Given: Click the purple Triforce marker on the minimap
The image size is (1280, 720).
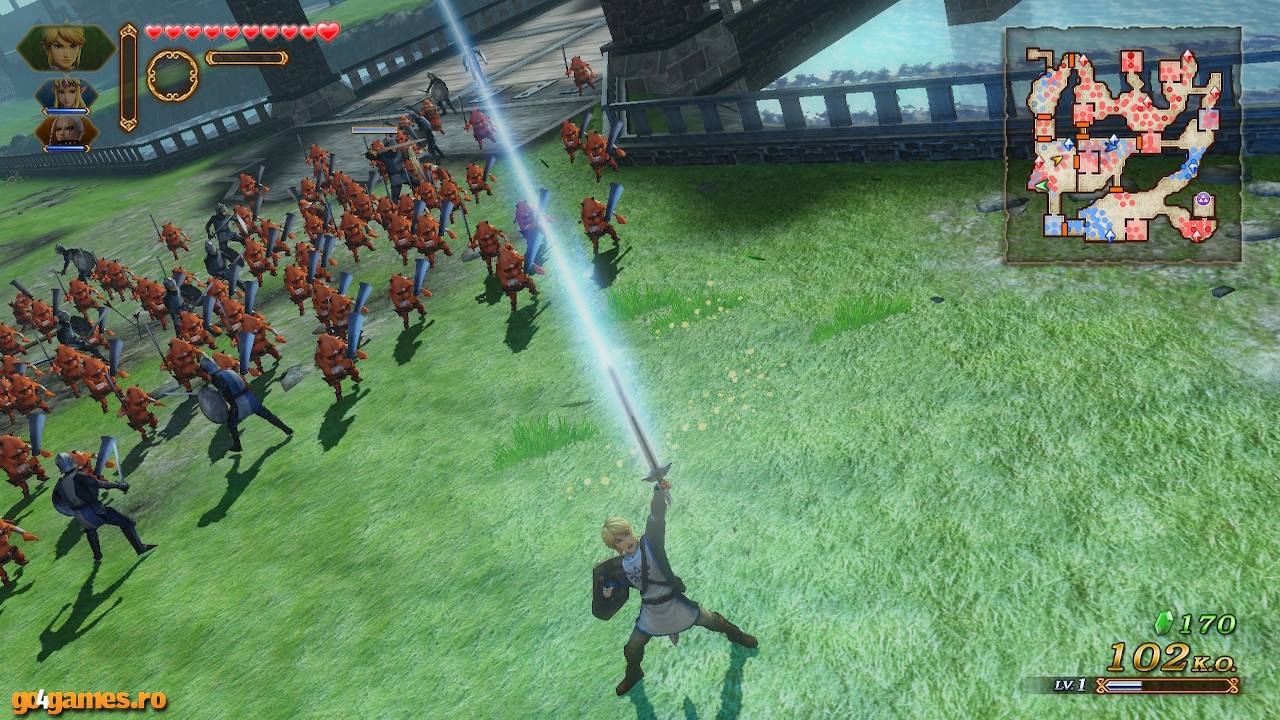Looking at the screenshot, I should [1202, 198].
